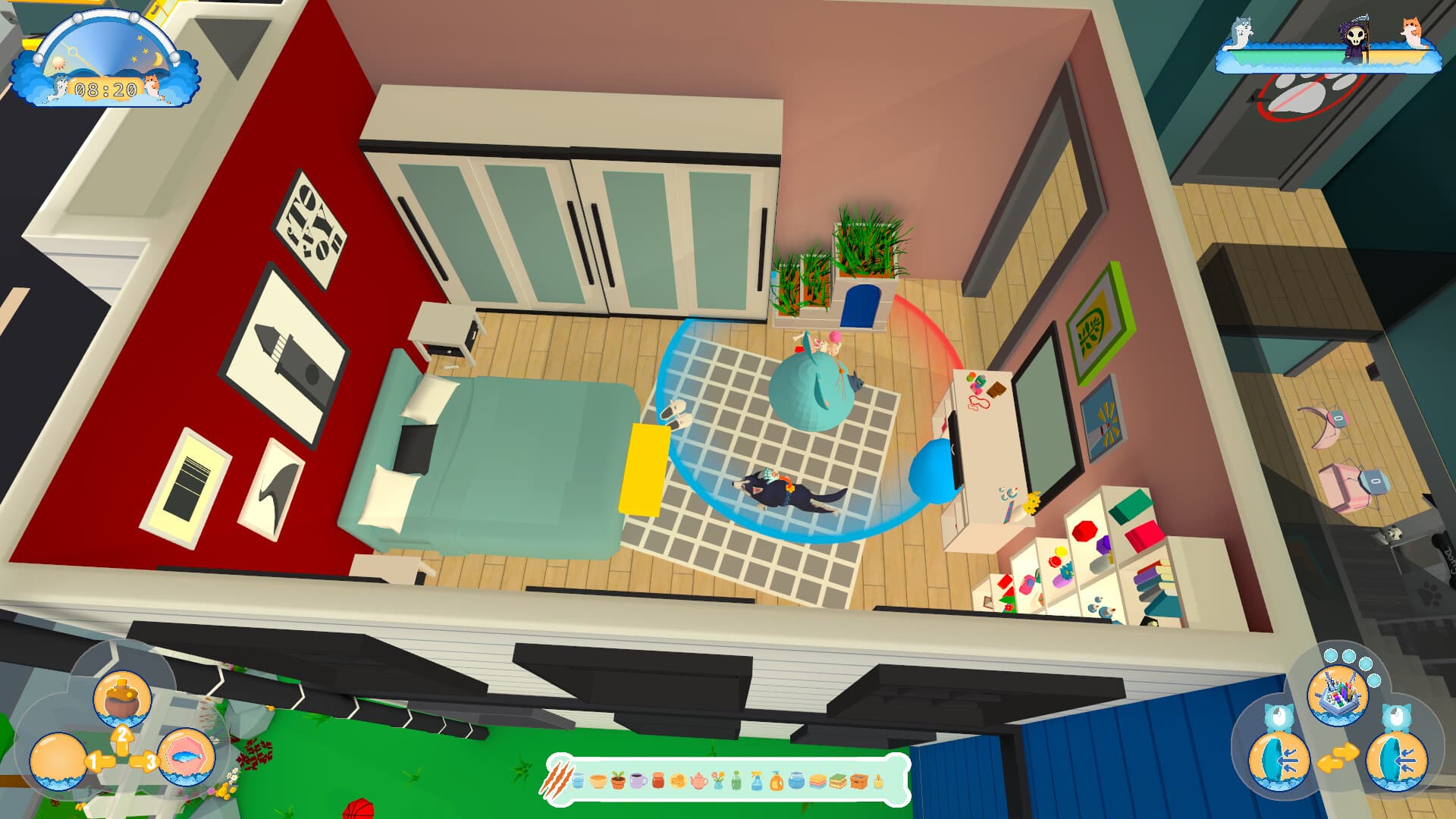Open the pencil holder ability orb
The width and height of the screenshot is (1456, 819).
point(1338,696)
